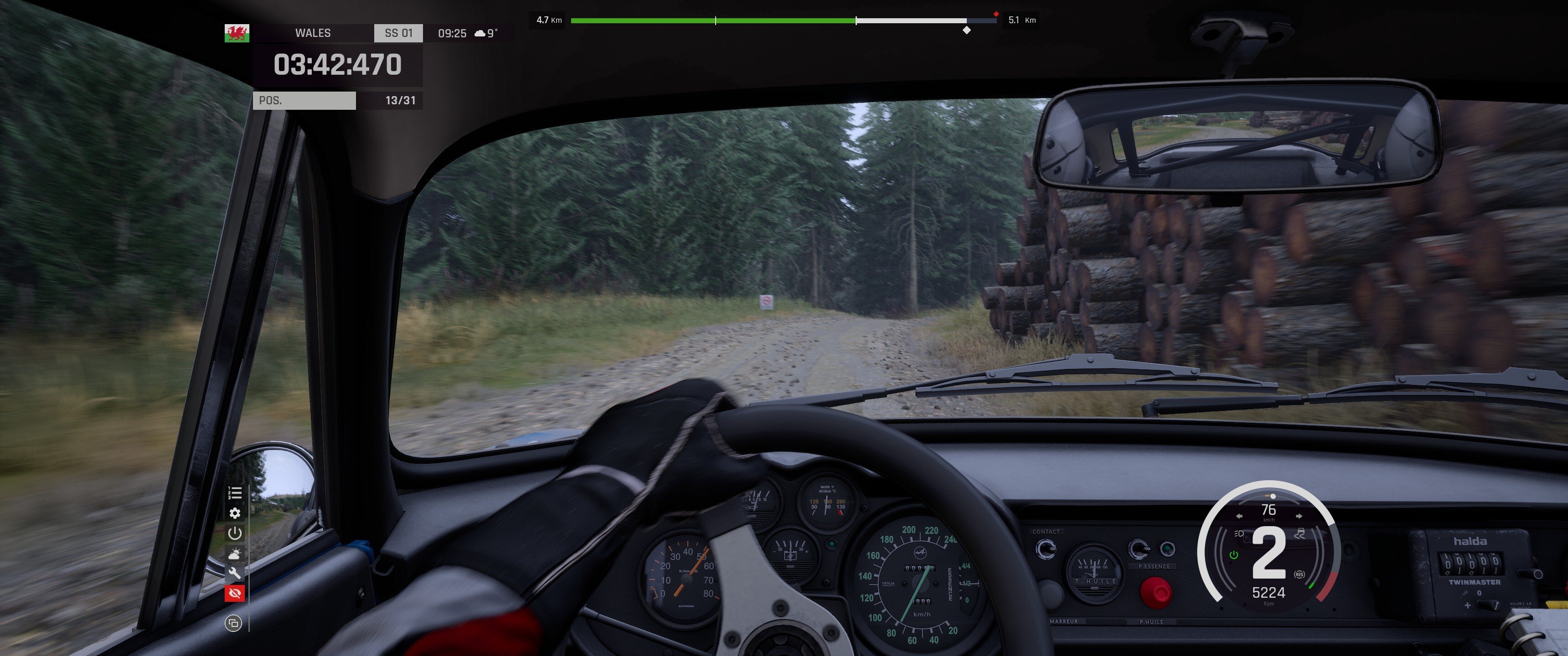The width and height of the screenshot is (1568, 656).
Task: Click the overlapping windows circle icon
Action: [x=233, y=623]
